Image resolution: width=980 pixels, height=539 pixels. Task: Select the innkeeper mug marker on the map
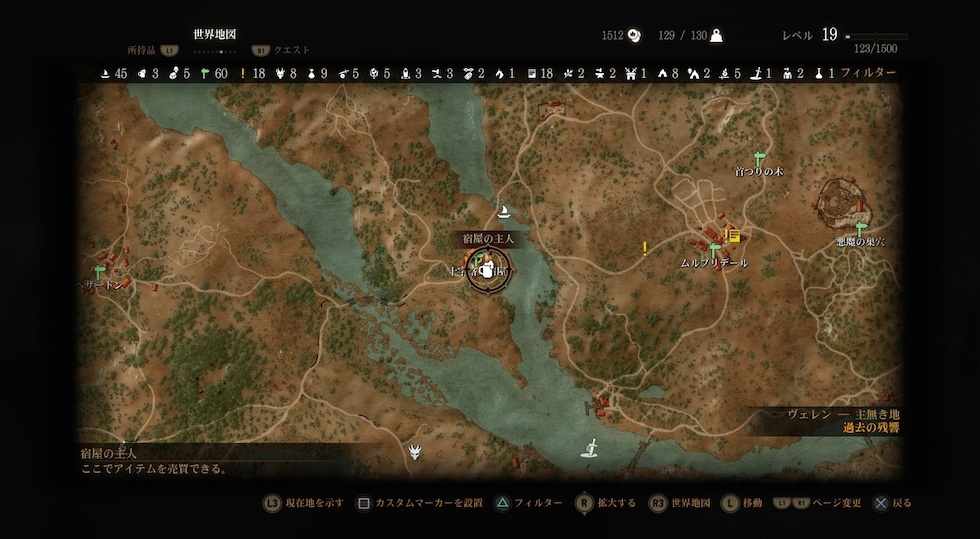(488, 270)
